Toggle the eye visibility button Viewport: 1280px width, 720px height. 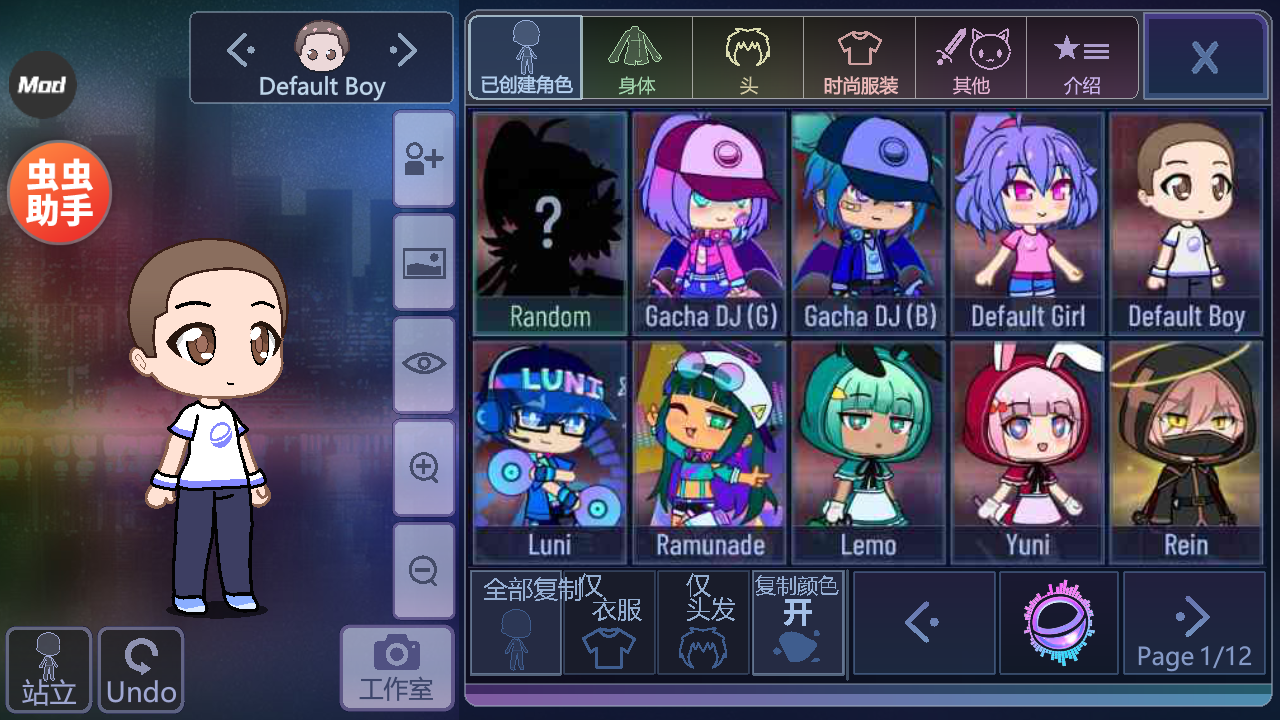click(x=424, y=364)
